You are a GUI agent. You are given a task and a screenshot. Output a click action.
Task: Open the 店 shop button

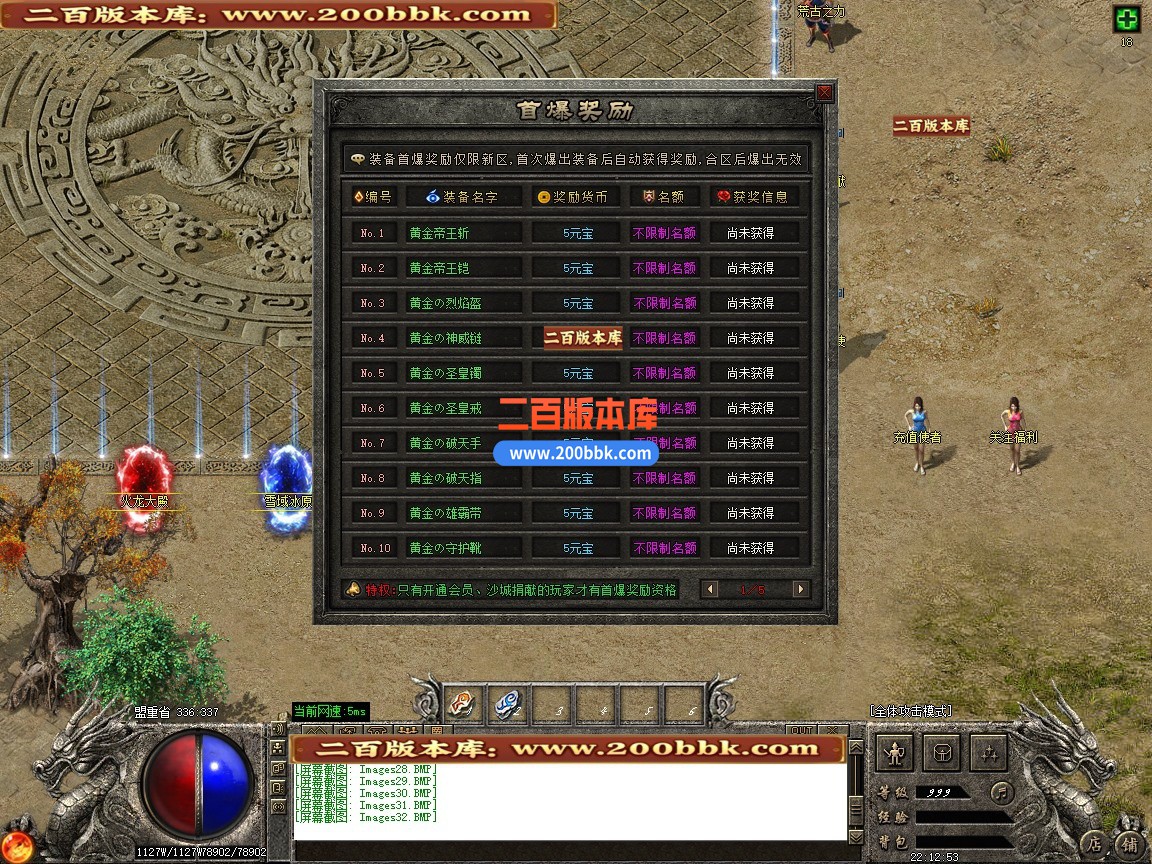pos(1095,843)
